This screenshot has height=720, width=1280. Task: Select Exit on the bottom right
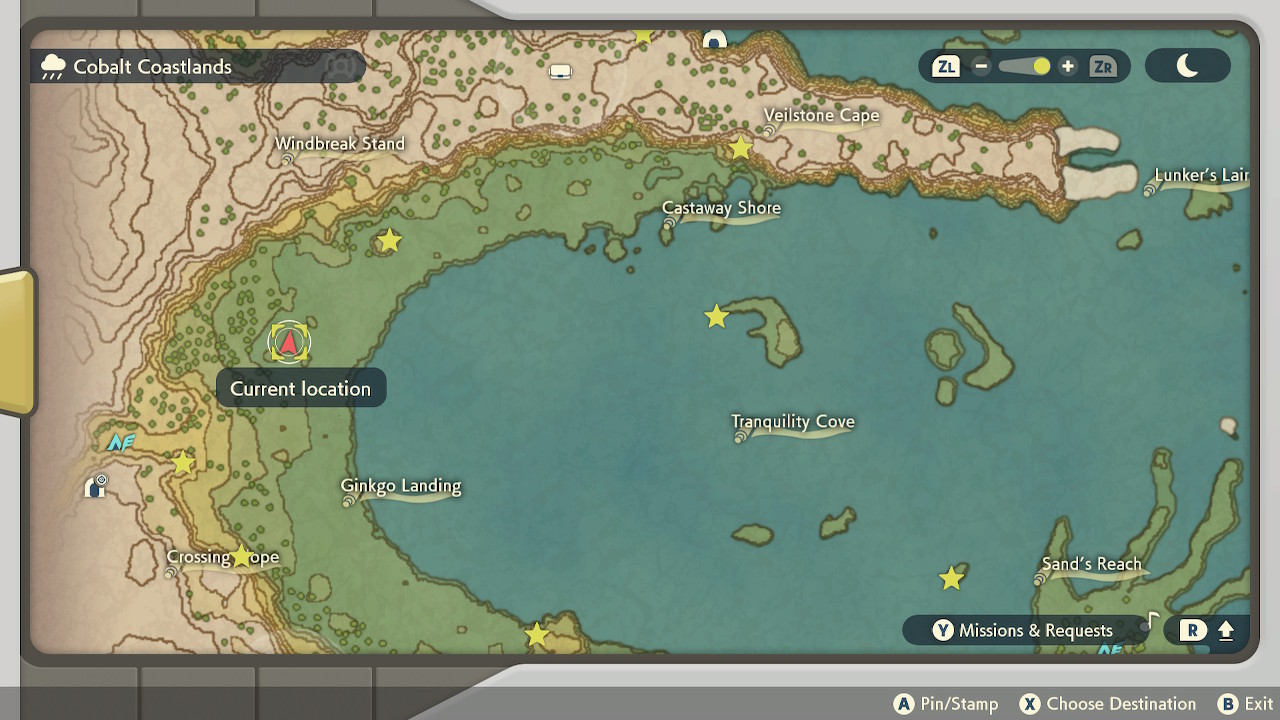1243,703
